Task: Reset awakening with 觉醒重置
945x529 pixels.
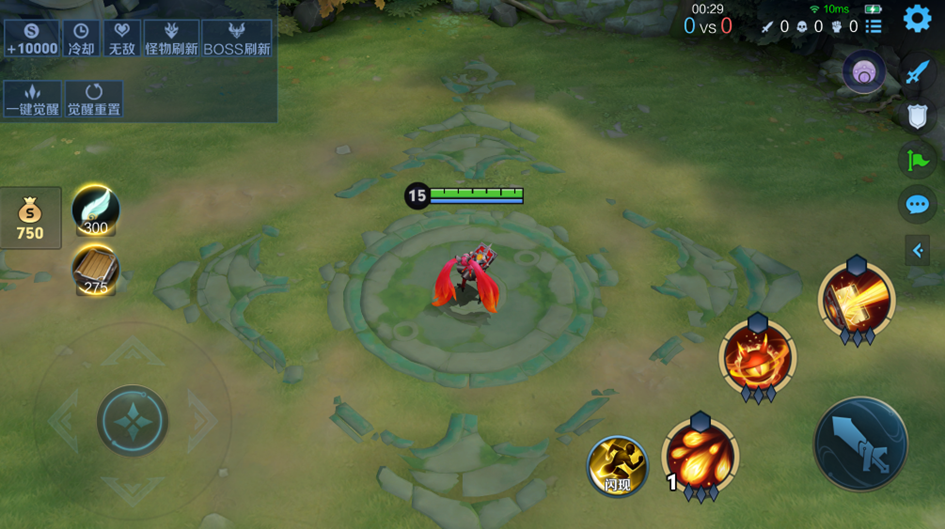Action: [x=94, y=99]
